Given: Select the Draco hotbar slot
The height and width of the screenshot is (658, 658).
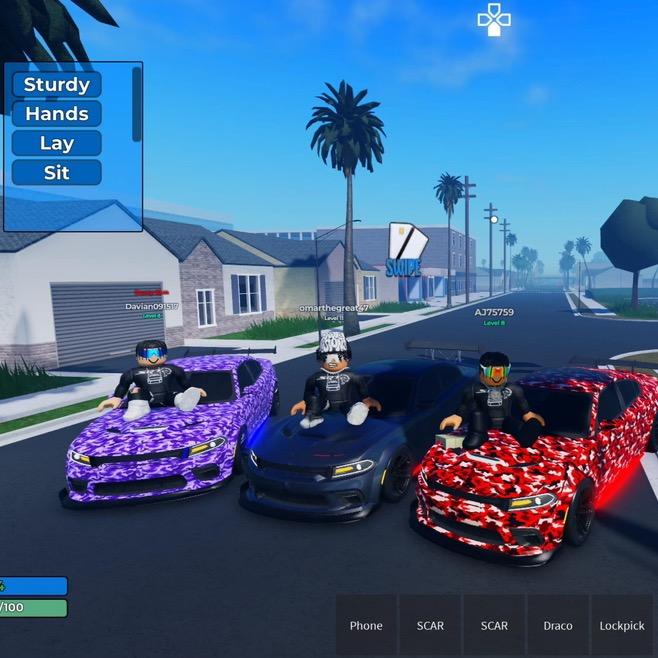Looking at the screenshot, I should [558, 626].
